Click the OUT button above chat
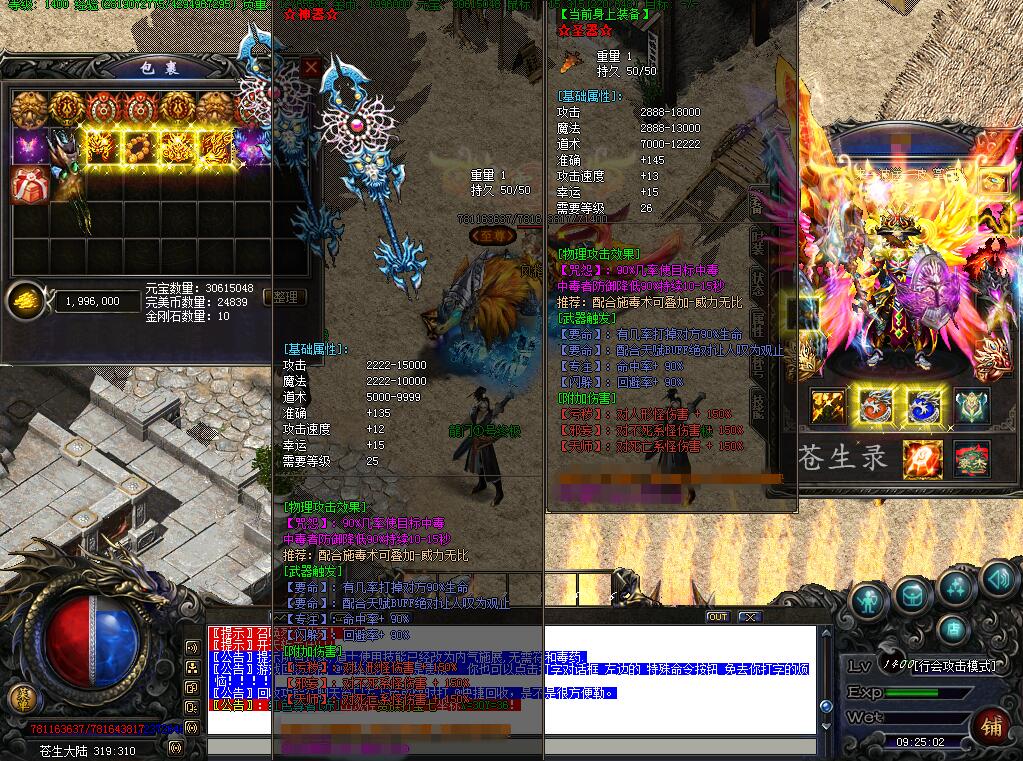 [717, 617]
